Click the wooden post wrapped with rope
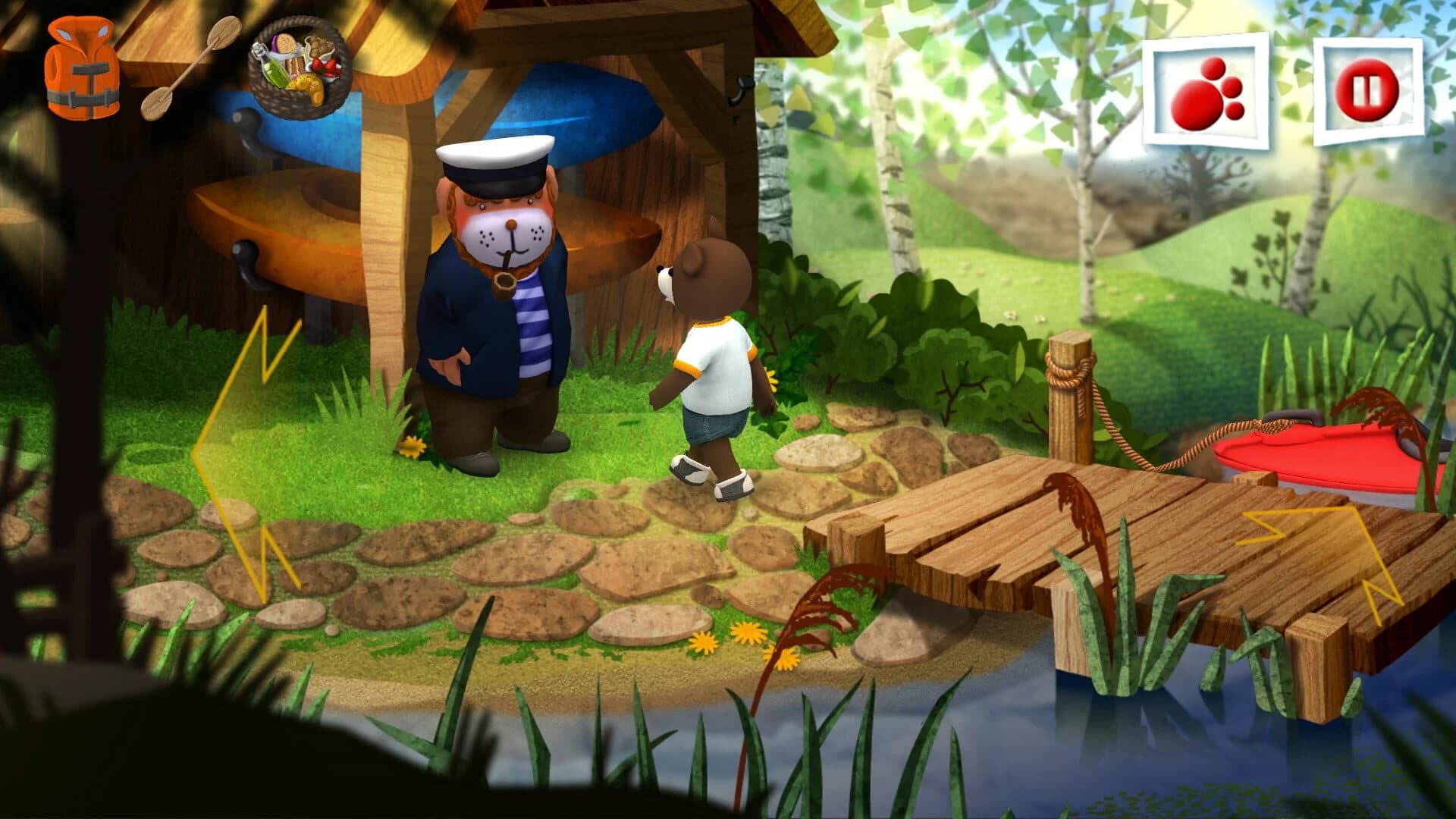This screenshot has height=819, width=1456. (x=1069, y=387)
